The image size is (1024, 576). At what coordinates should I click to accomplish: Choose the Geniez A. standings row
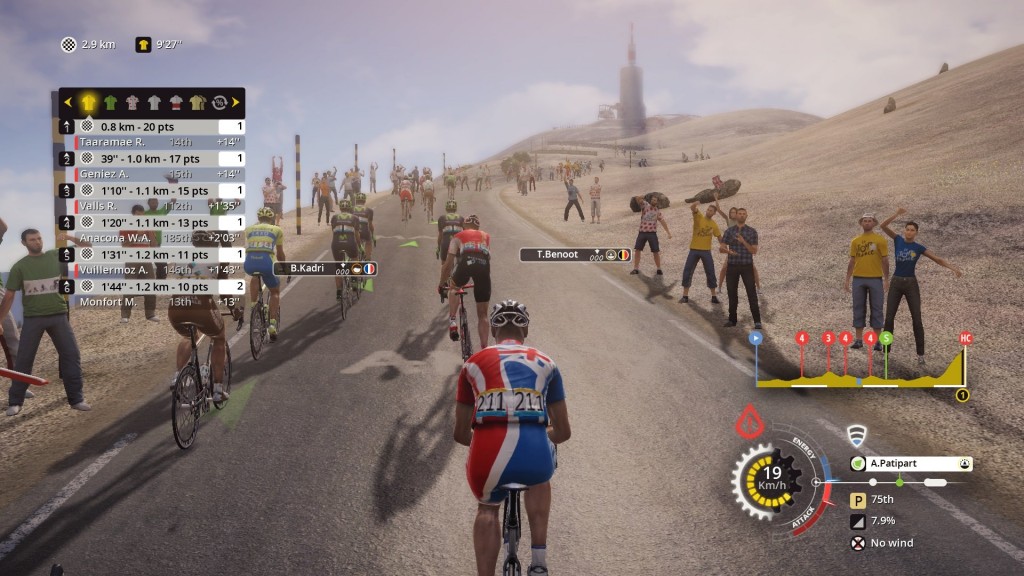click(x=152, y=174)
